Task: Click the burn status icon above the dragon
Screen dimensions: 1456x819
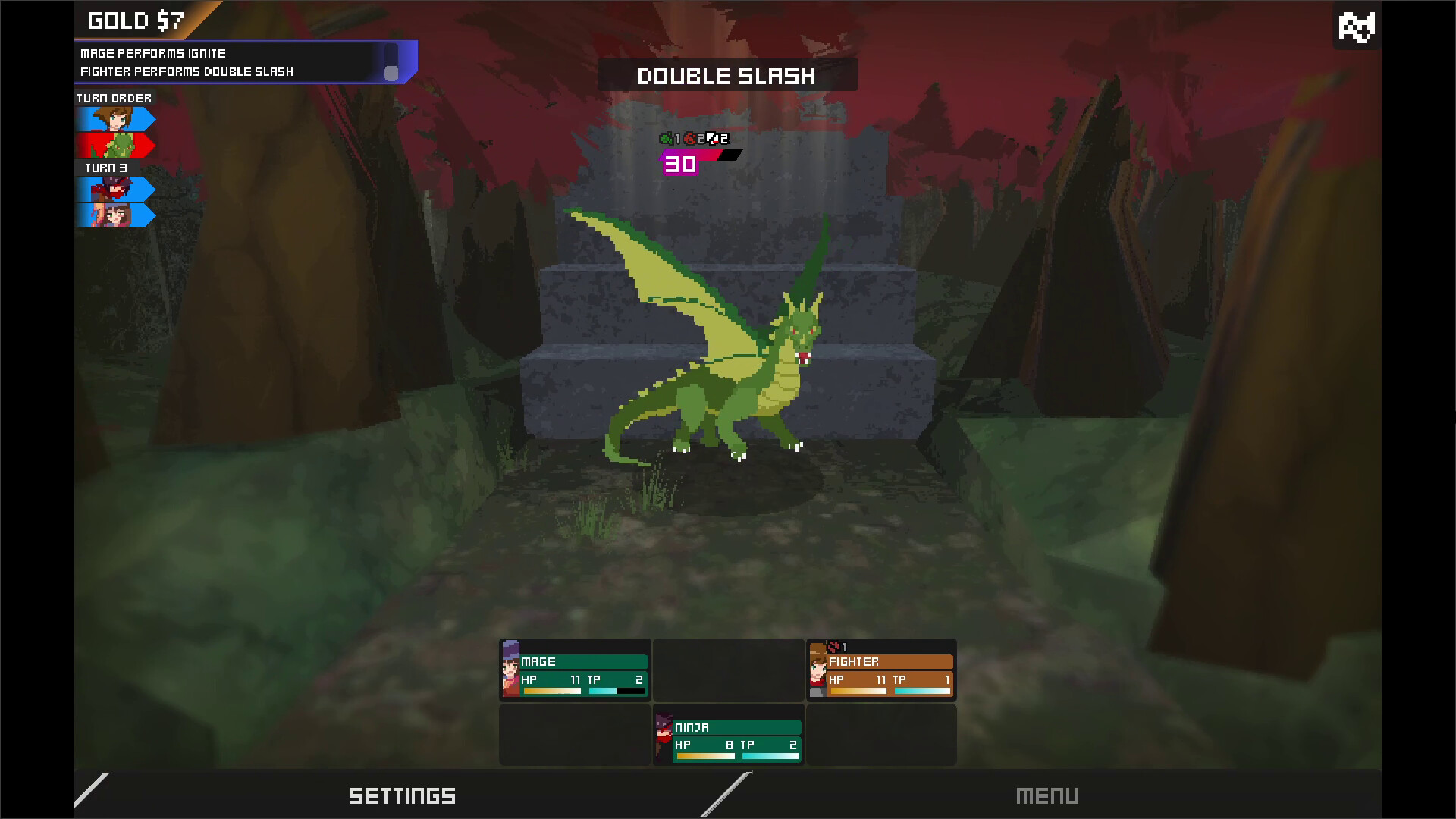Action: tap(690, 139)
